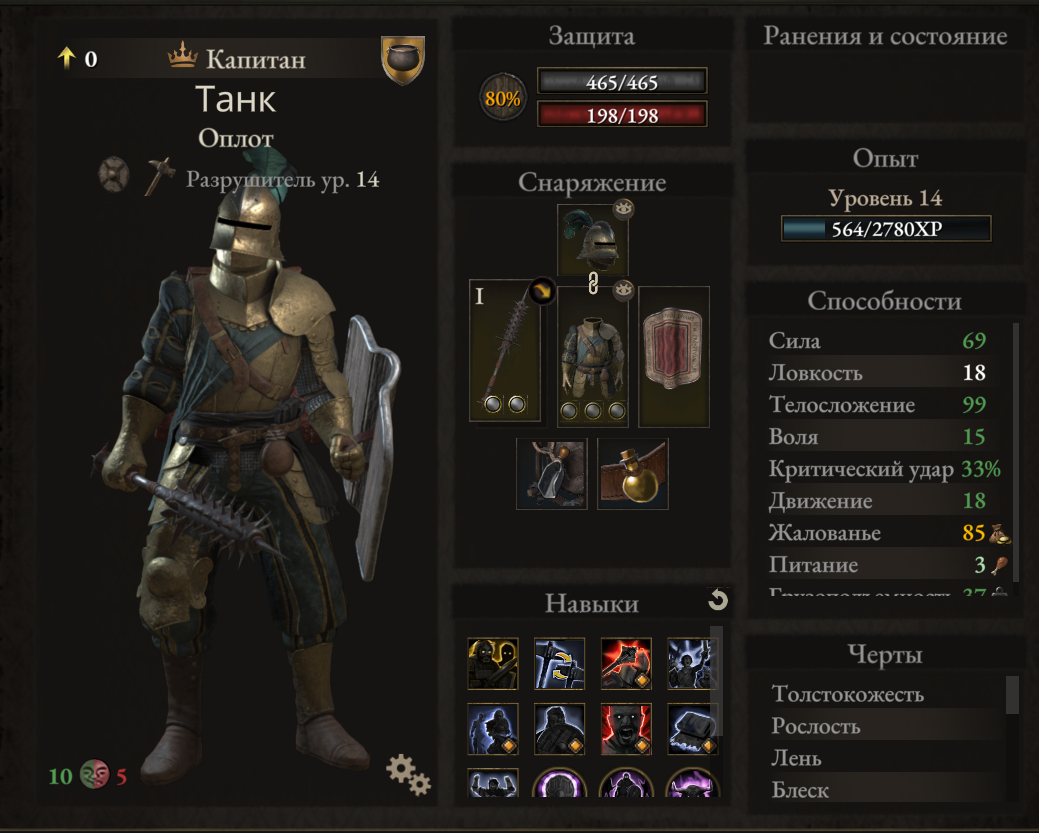1039x833 pixels.
Task: Click the weapon swap arrow on the mace
Action: [541, 290]
